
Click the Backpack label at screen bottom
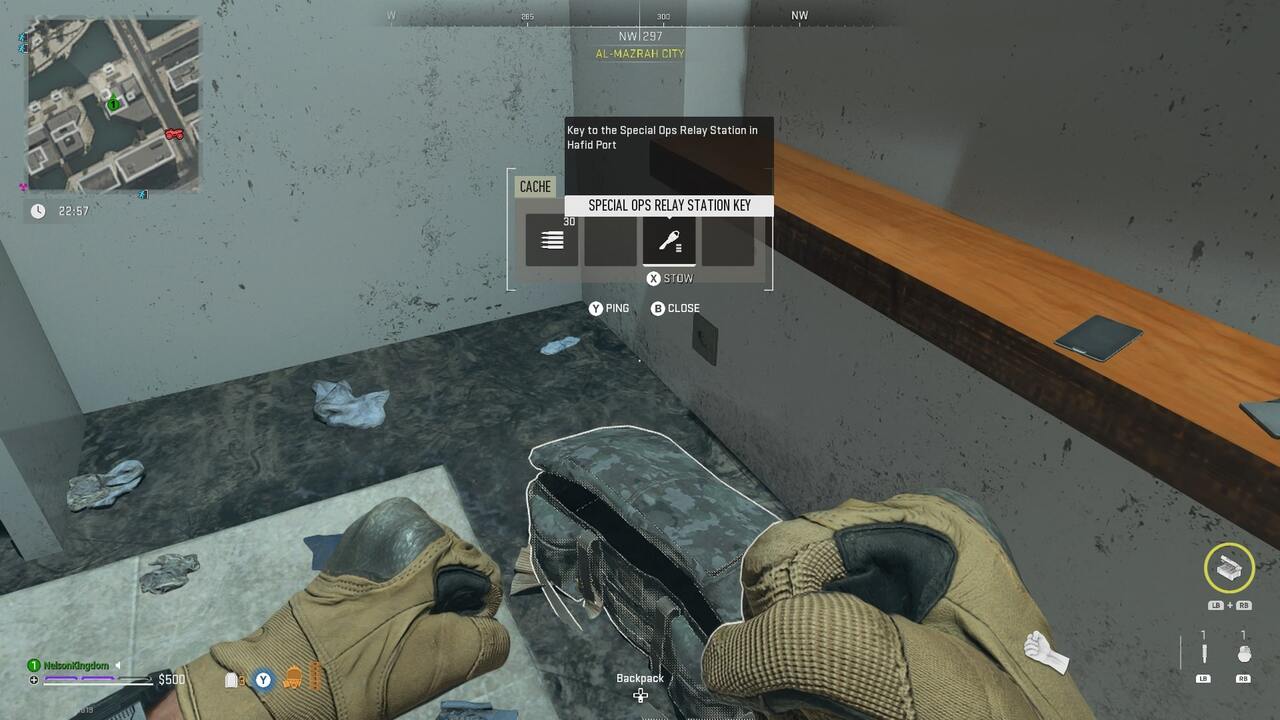point(639,677)
